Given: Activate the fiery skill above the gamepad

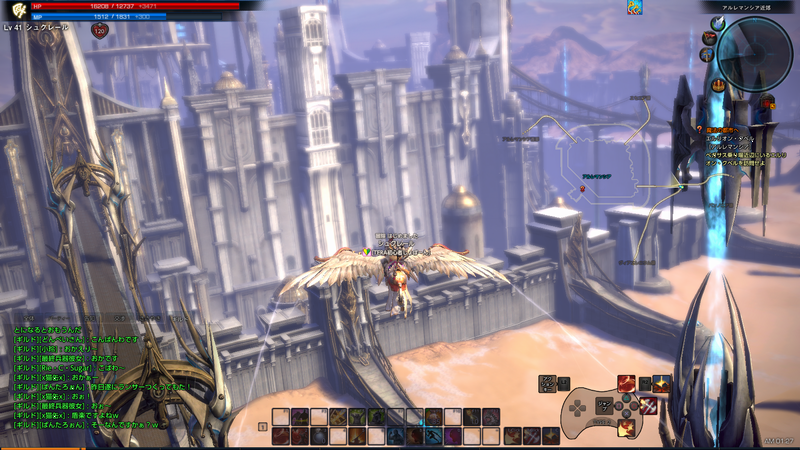Looking at the screenshot, I should pos(625,382).
